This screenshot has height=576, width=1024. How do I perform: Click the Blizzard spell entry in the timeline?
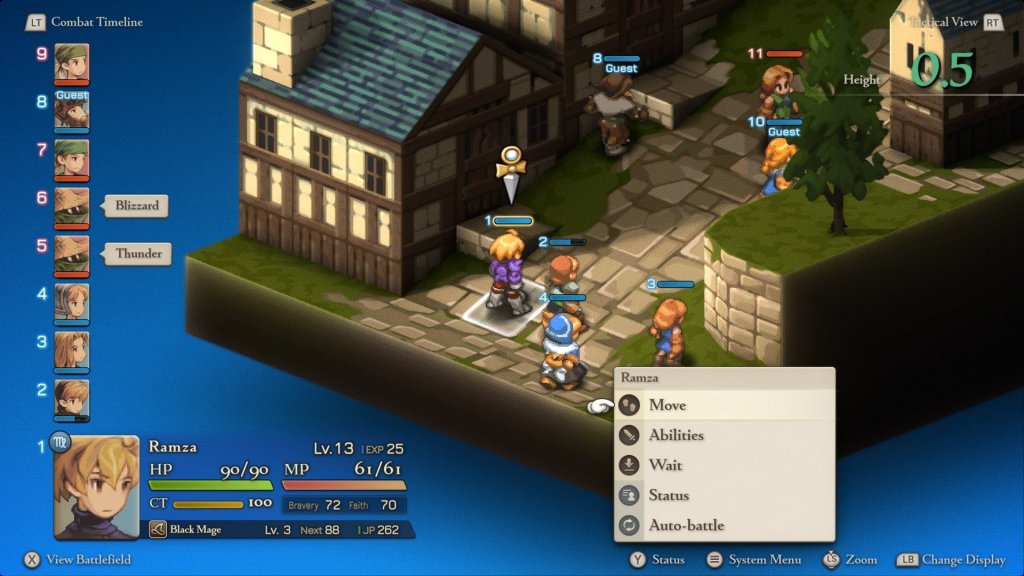136,206
